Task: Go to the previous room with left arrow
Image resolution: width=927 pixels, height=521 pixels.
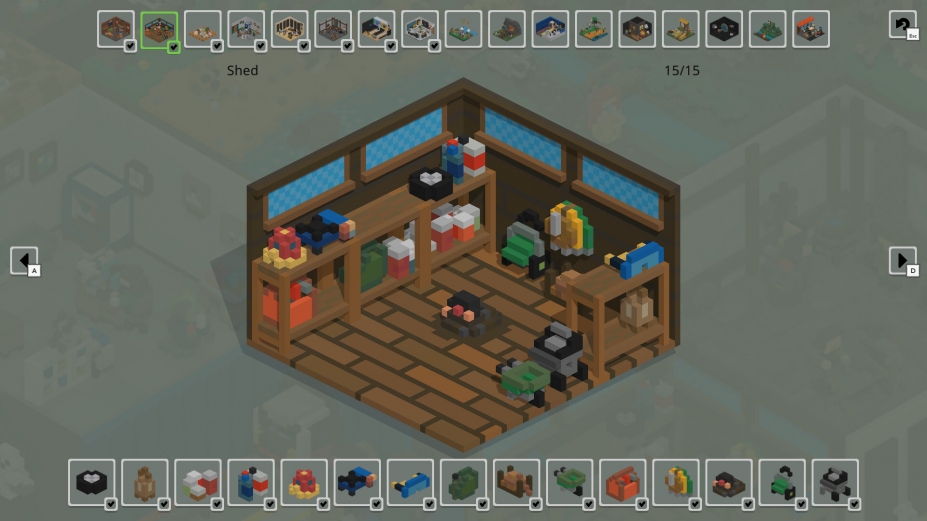Action: point(24,260)
